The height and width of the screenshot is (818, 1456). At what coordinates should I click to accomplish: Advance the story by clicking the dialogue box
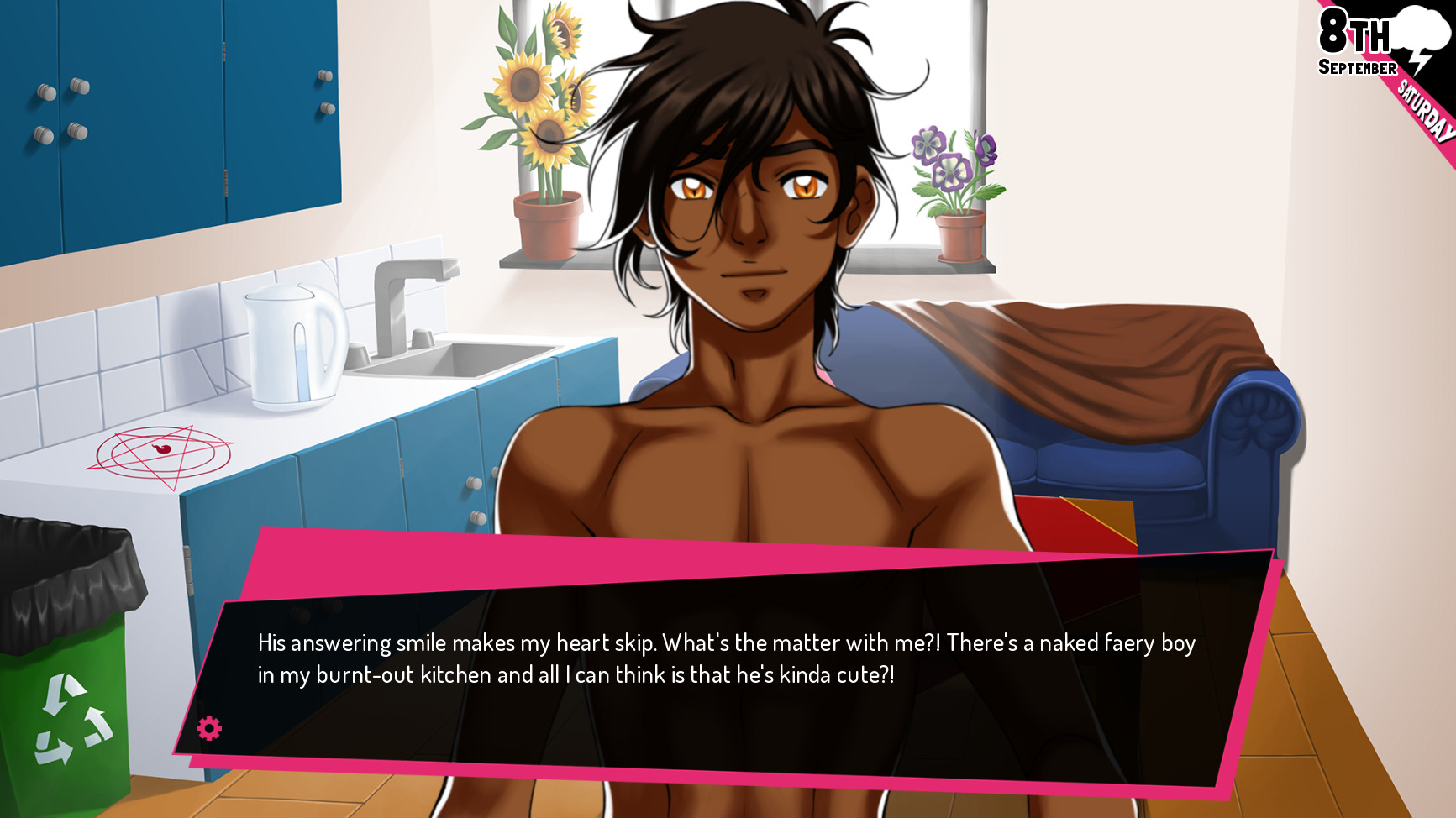point(731,663)
